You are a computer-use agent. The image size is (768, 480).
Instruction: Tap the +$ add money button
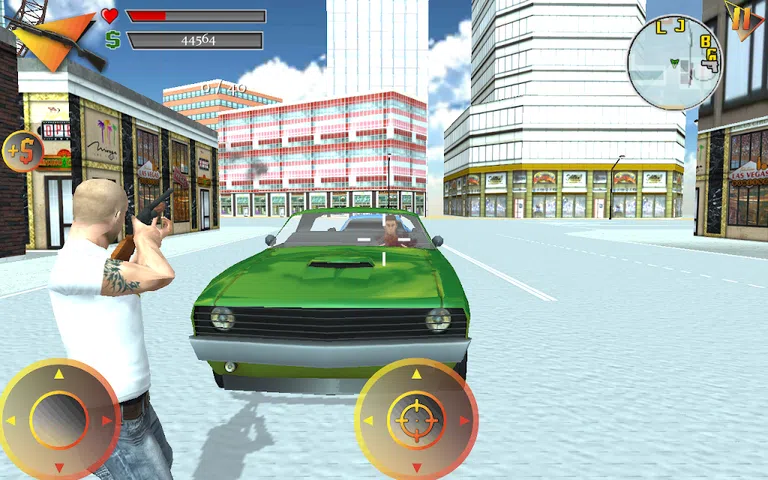pos(21,151)
